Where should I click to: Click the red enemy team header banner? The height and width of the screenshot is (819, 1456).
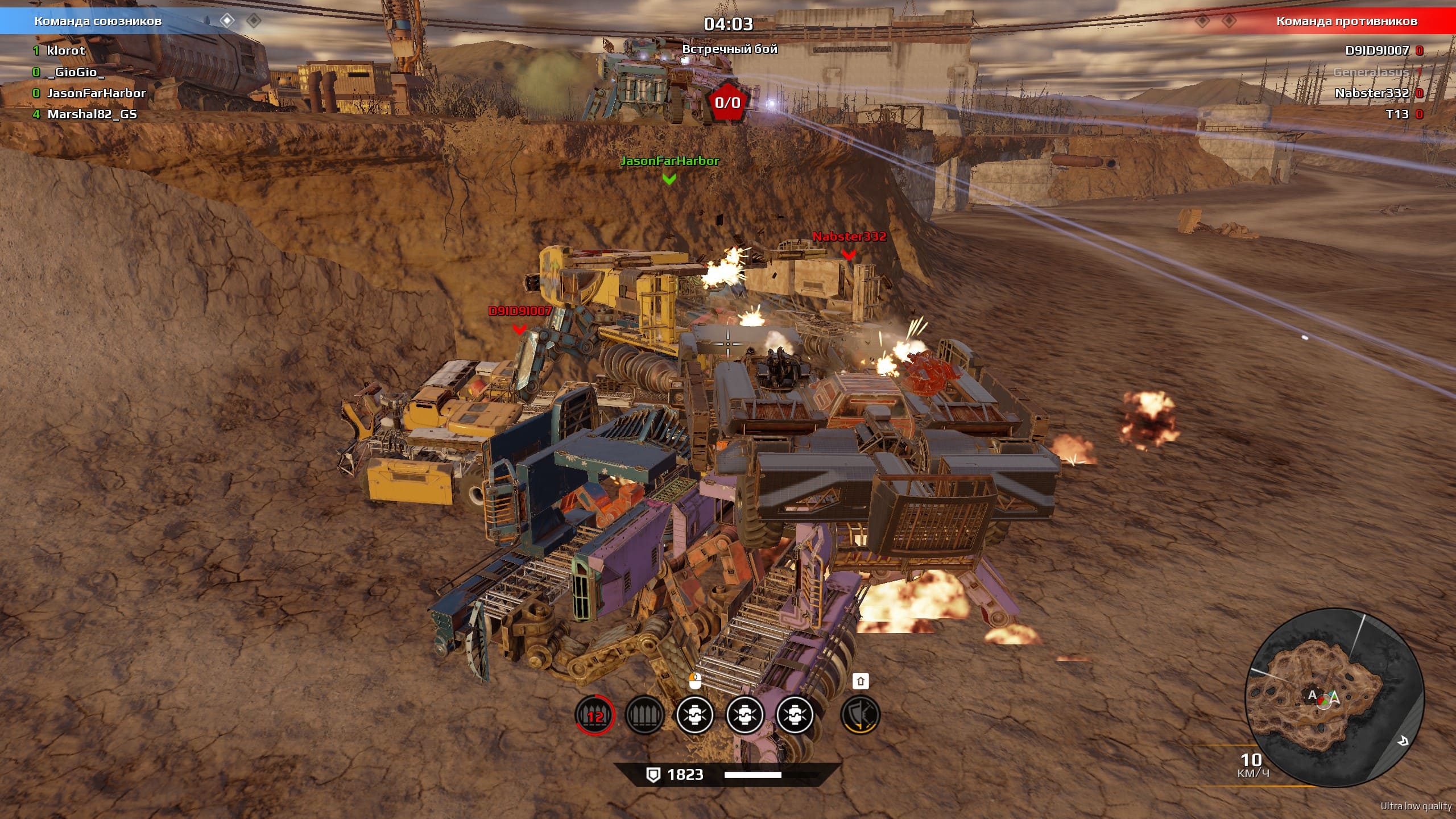1346,21
